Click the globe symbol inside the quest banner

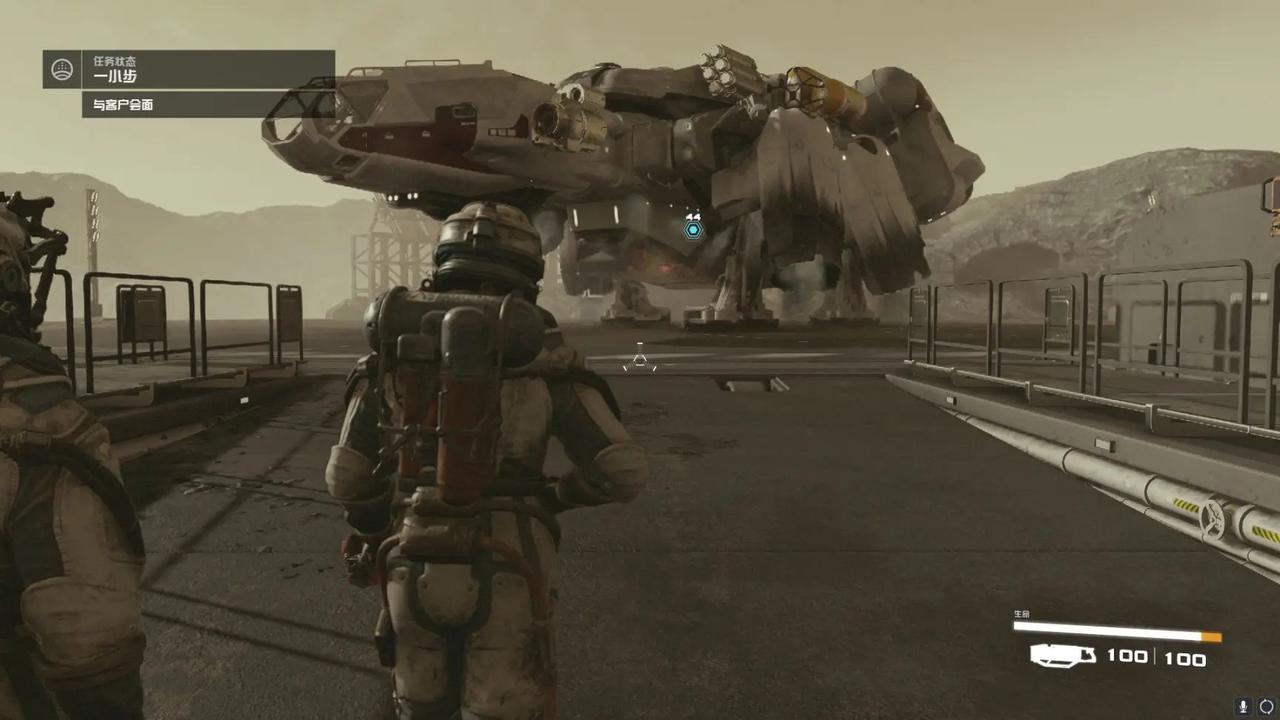(x=62, y=70)
